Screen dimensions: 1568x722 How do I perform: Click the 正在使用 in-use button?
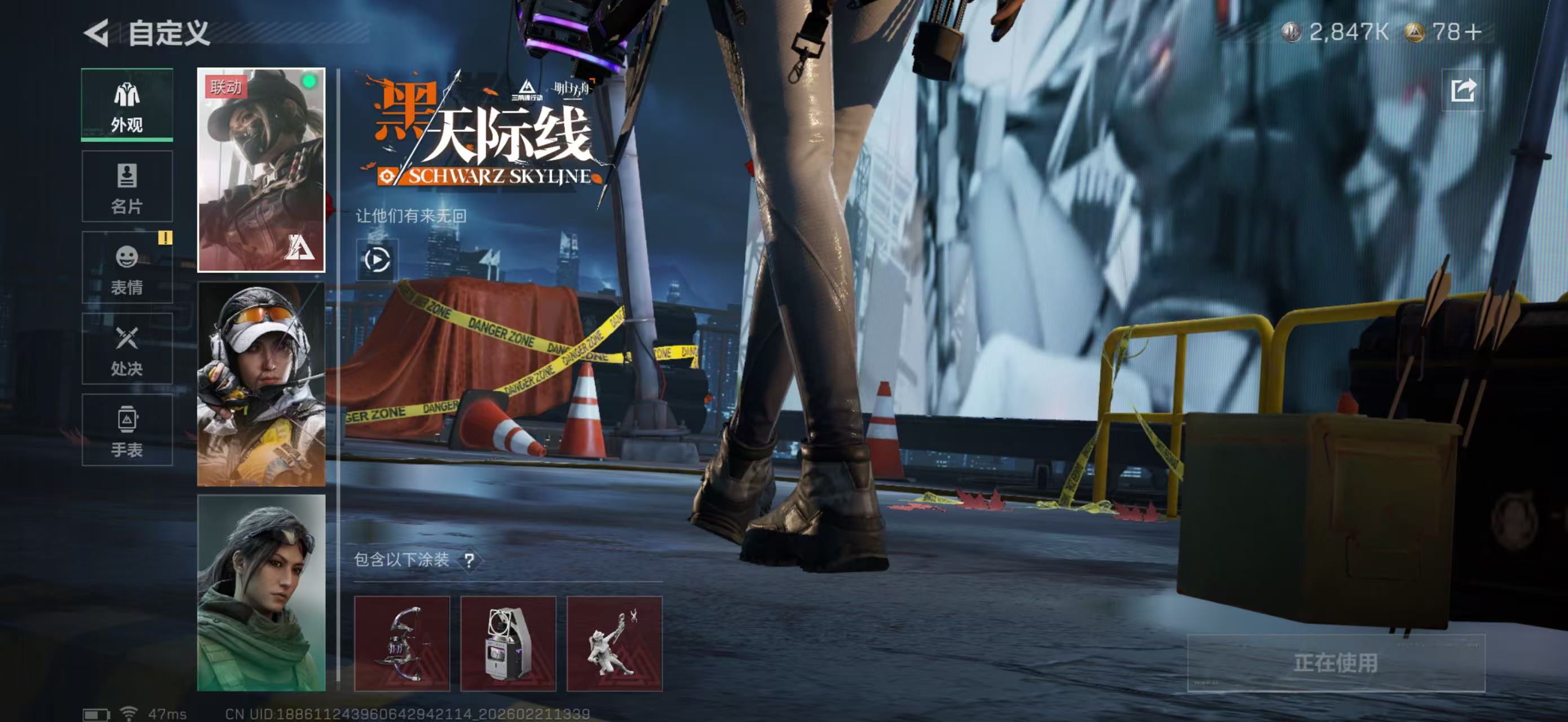point(1336,662)
